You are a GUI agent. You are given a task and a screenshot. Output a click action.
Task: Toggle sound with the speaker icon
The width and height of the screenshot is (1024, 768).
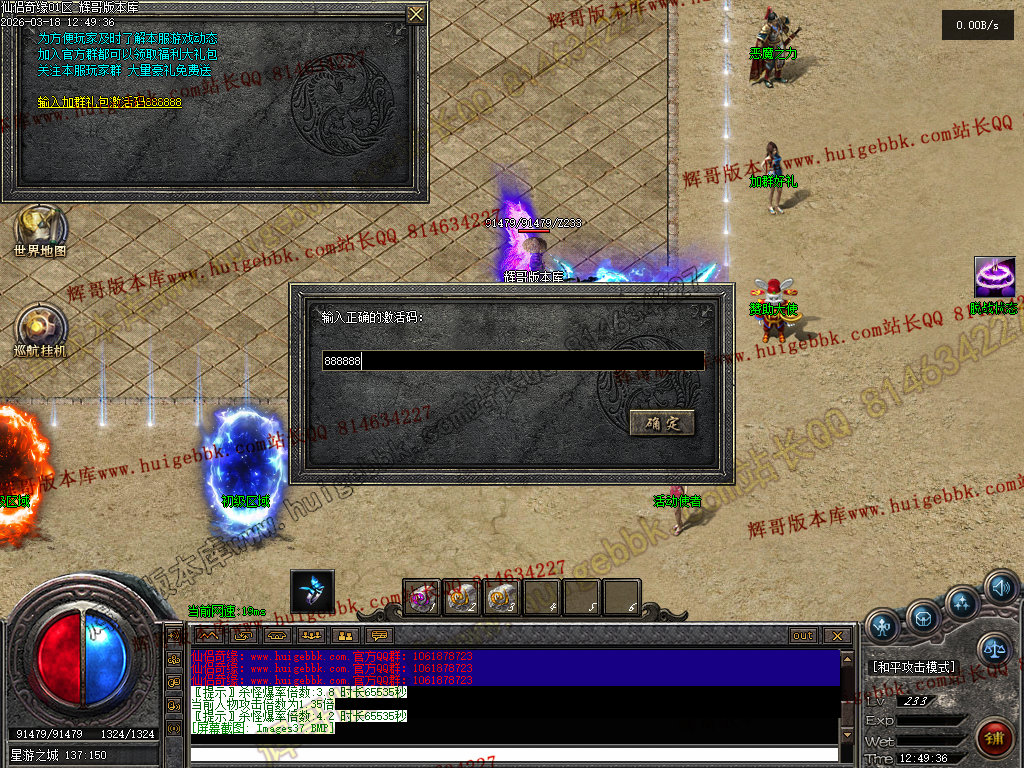(1000, 587)
